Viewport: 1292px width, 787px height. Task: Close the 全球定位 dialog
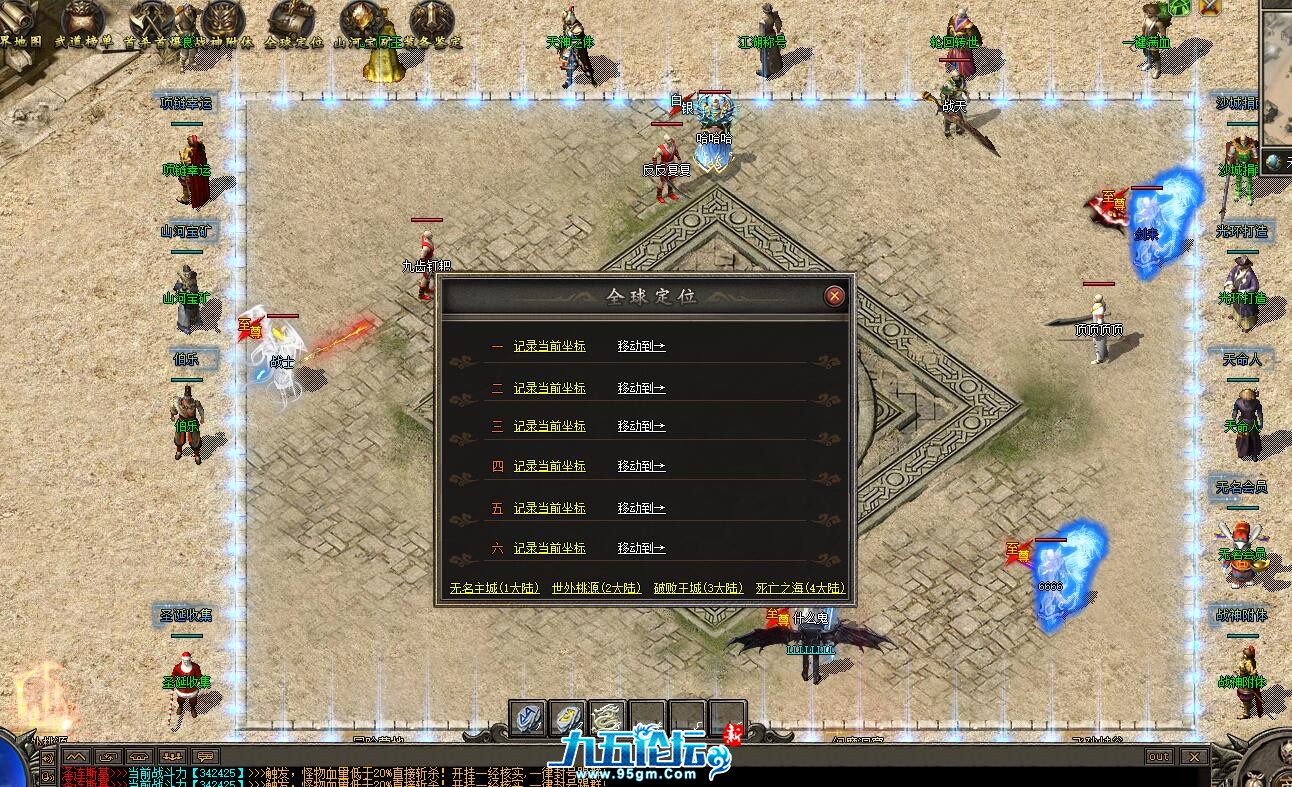(x=834, y=295)
